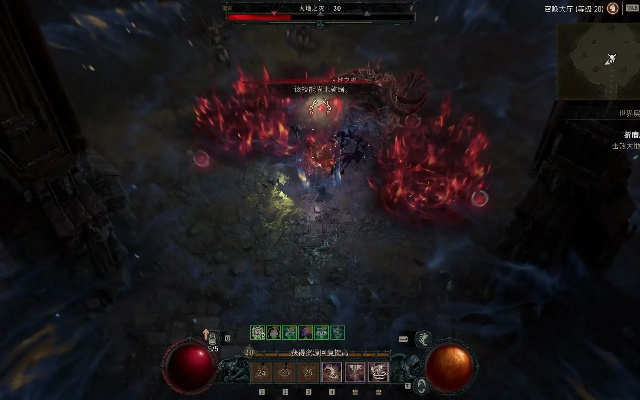Select the skill slot bound to key 3
Screen dimensions: 640x400
tap(306, 372)
